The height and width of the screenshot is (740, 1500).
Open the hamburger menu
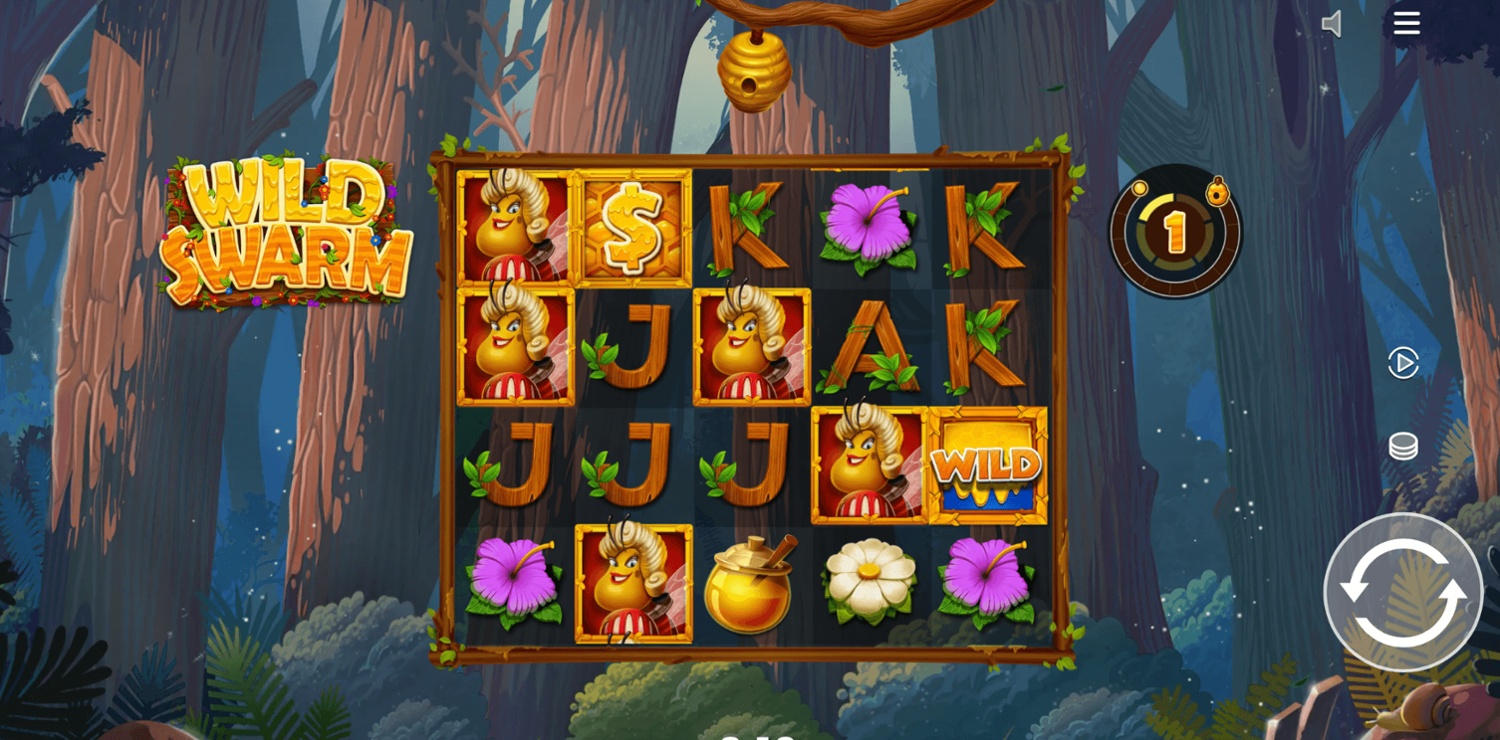[x=1406, y=24]
